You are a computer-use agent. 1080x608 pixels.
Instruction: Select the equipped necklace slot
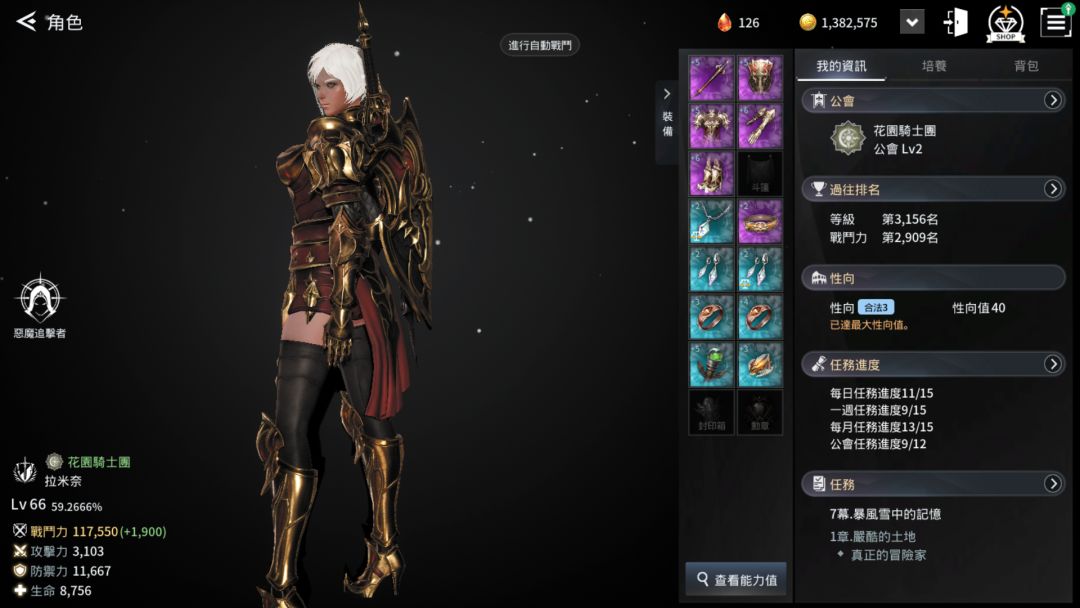711,221
